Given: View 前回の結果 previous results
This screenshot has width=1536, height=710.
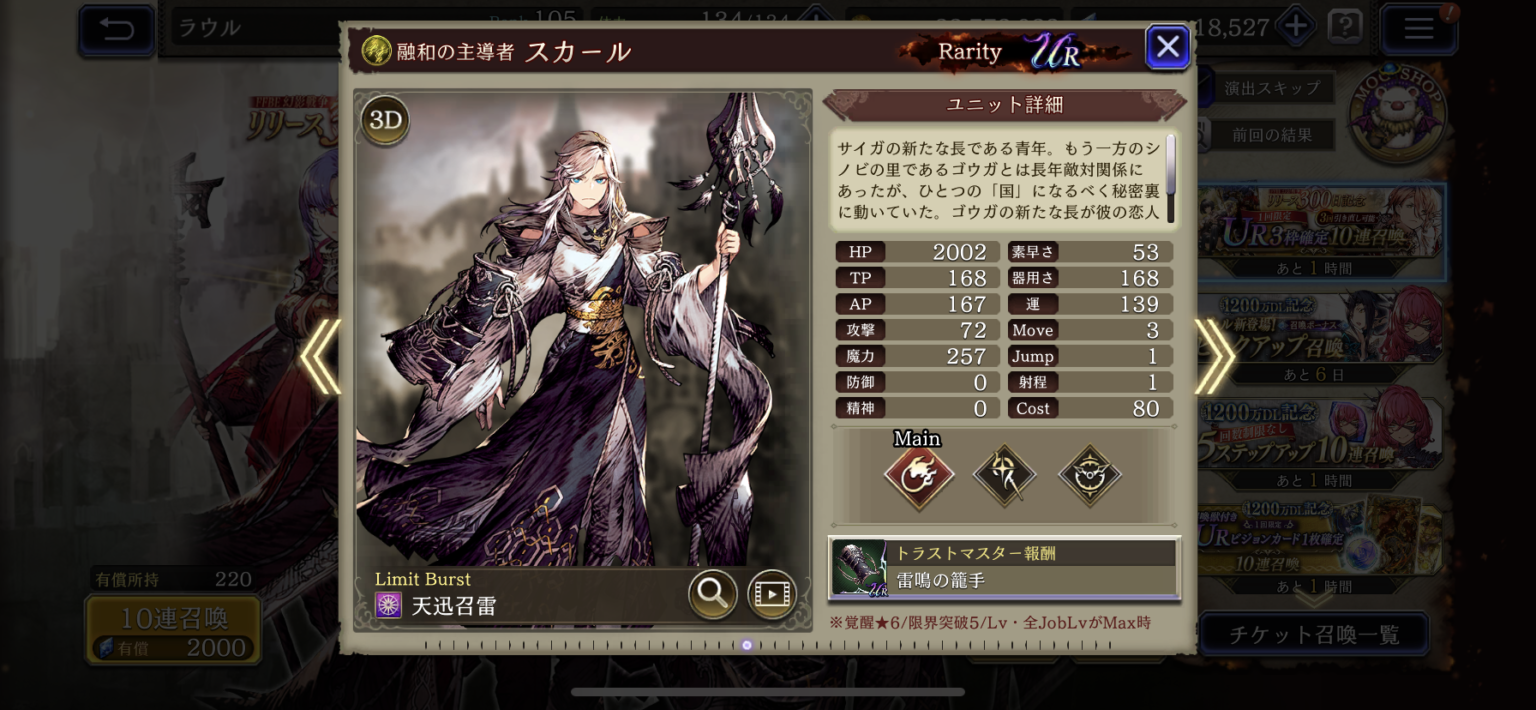Looking at the screenshot, I should click(1271, 134).
